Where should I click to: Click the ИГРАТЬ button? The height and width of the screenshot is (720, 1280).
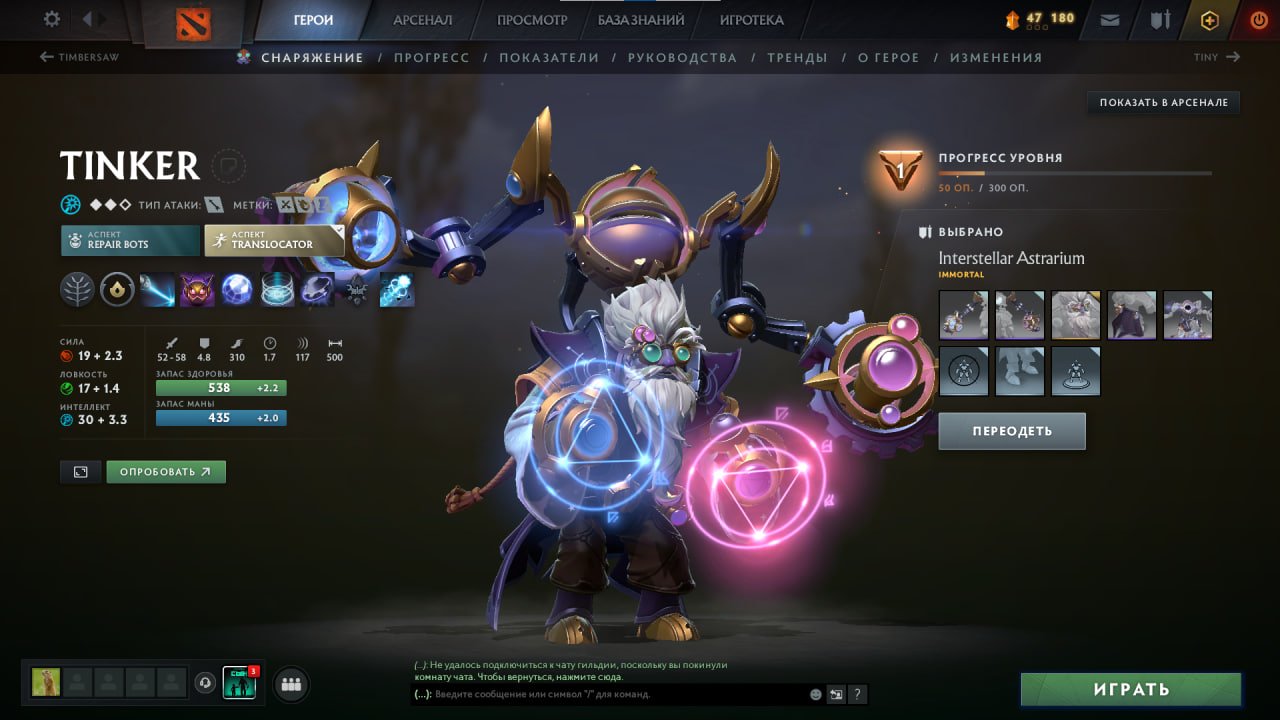(x=1131, y=689)
